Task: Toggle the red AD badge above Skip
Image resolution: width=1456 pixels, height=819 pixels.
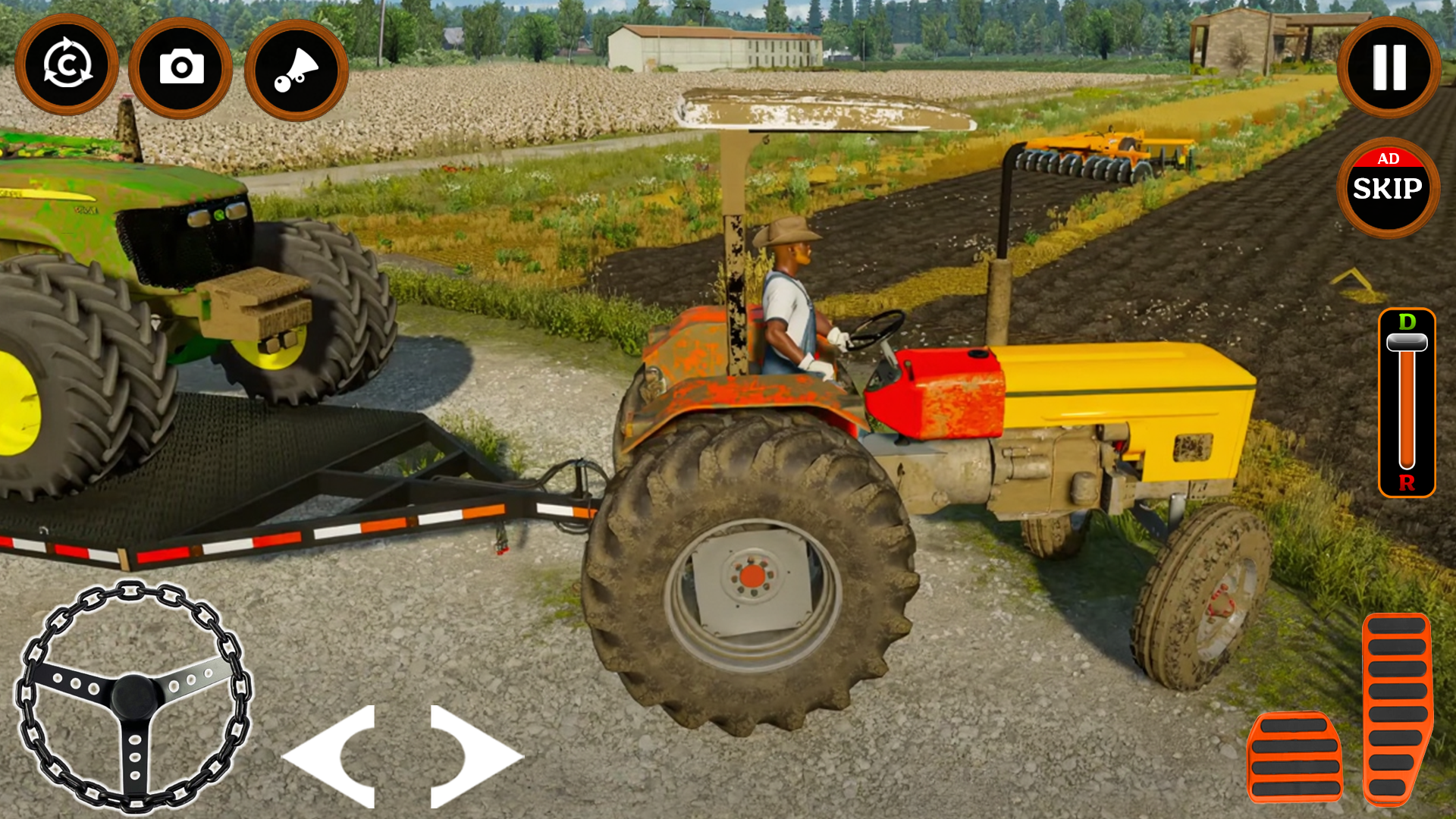Action: (1389, 160)
